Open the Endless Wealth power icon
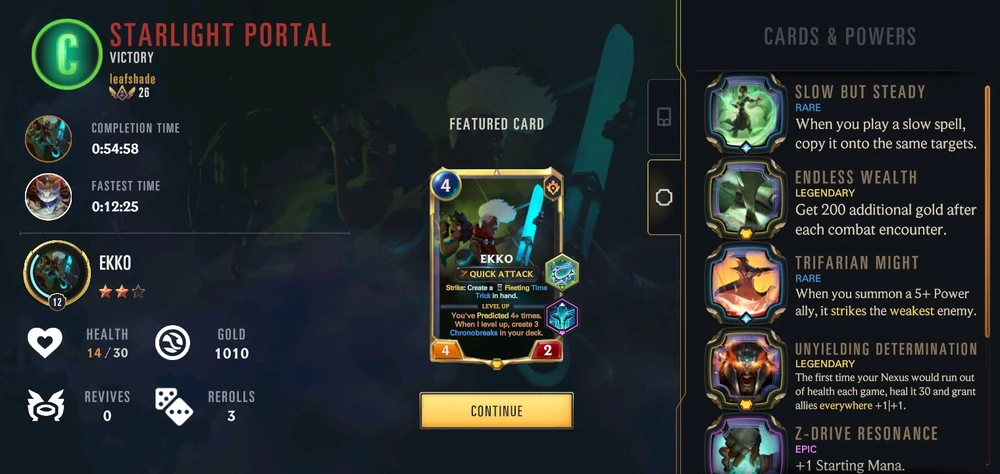Screen dimensions: 1000x474 pyautogui.click(x=745, y=199)
